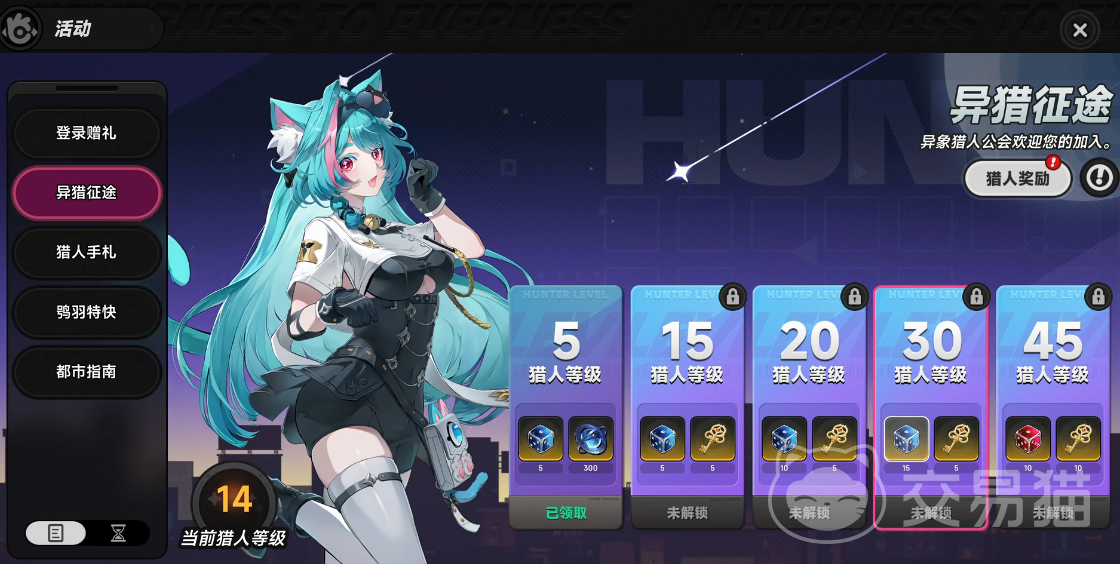Toggle the list view icon at bottom left
The width and height of the screenshot is (1120, 564).
tap(56, 533)
